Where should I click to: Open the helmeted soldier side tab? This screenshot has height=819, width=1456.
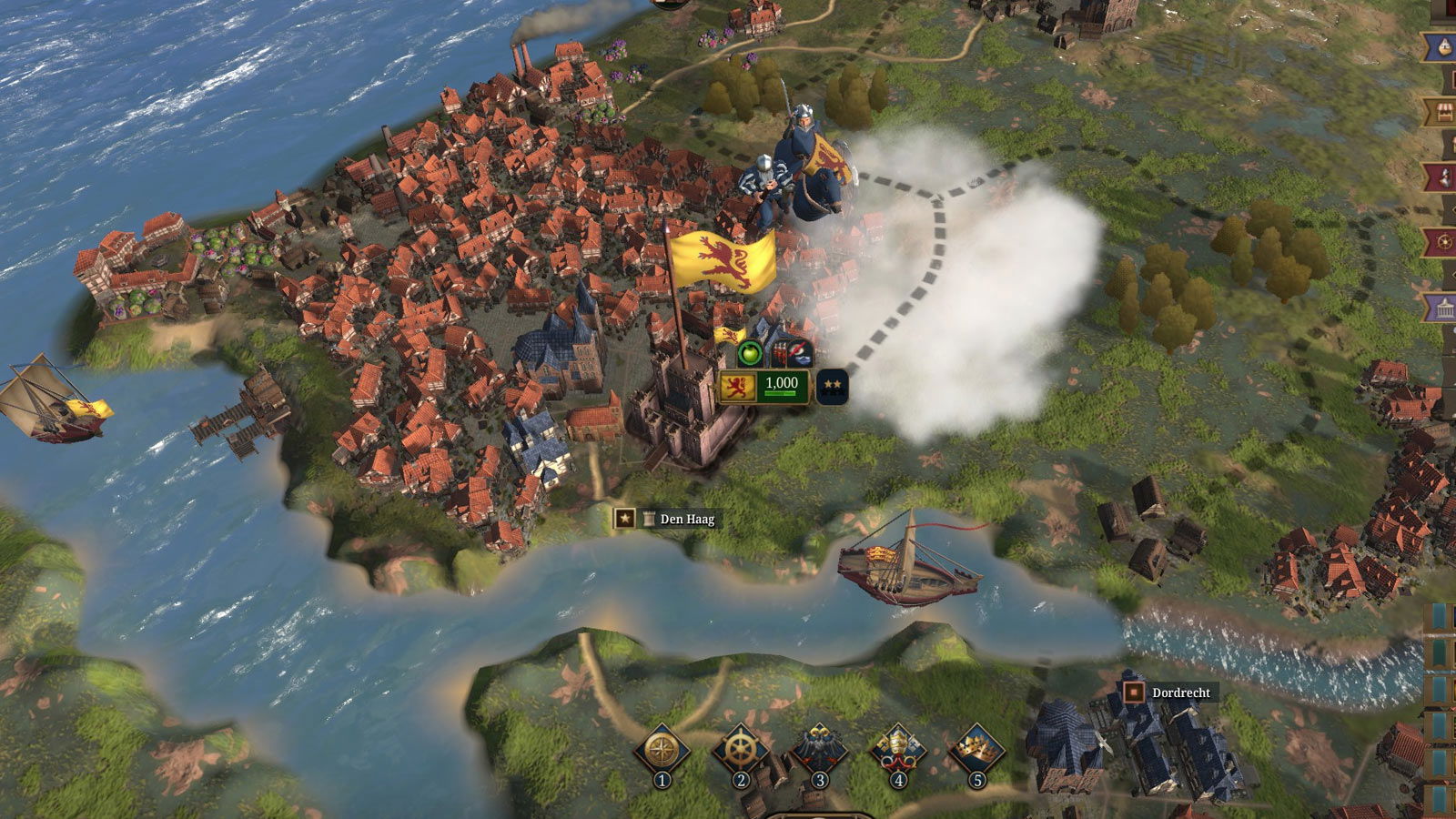click(x=1443, y=177)
